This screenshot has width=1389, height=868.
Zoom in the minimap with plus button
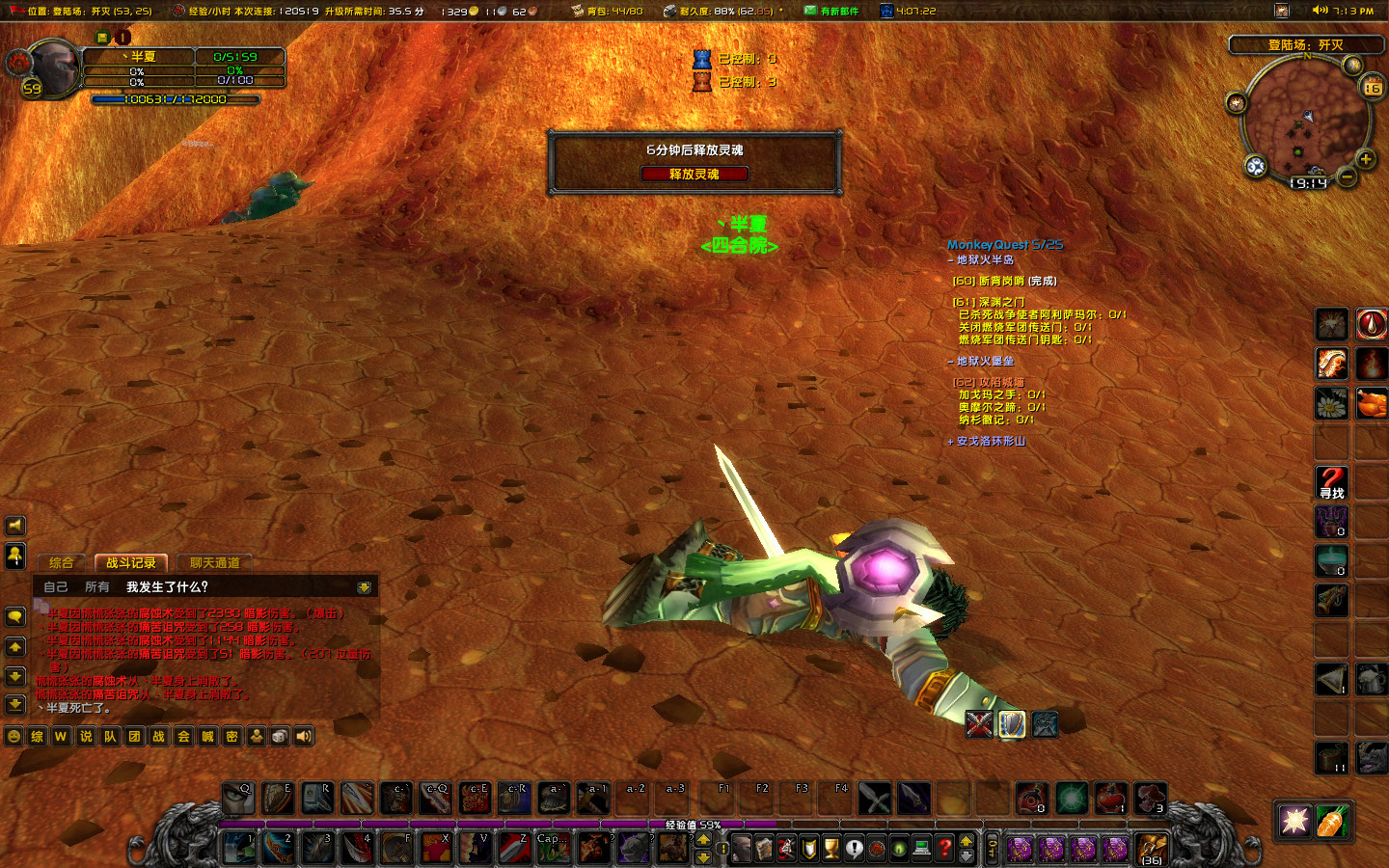[1365, 159]
